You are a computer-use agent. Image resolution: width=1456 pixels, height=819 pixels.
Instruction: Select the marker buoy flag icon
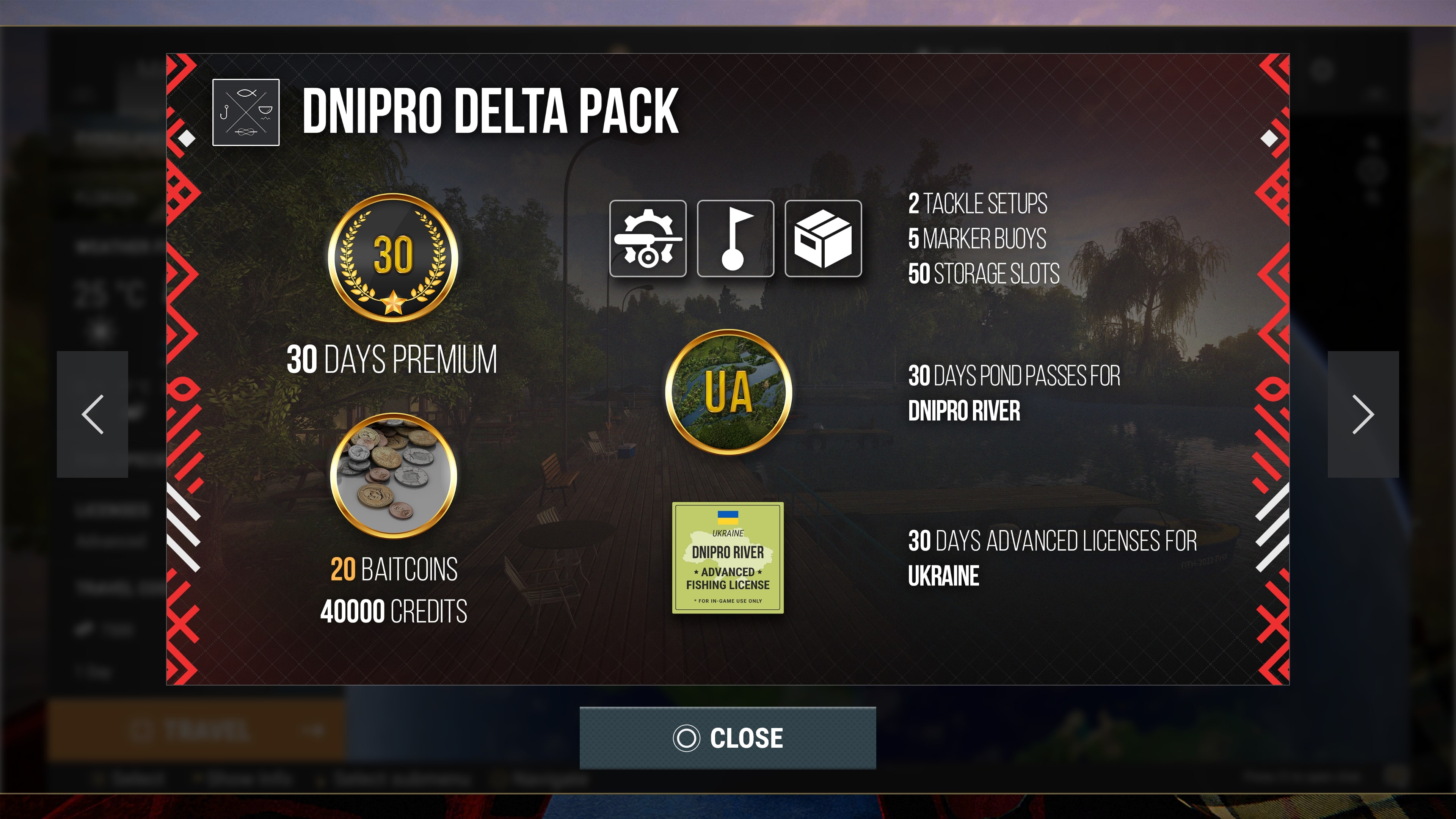(735, 238)
